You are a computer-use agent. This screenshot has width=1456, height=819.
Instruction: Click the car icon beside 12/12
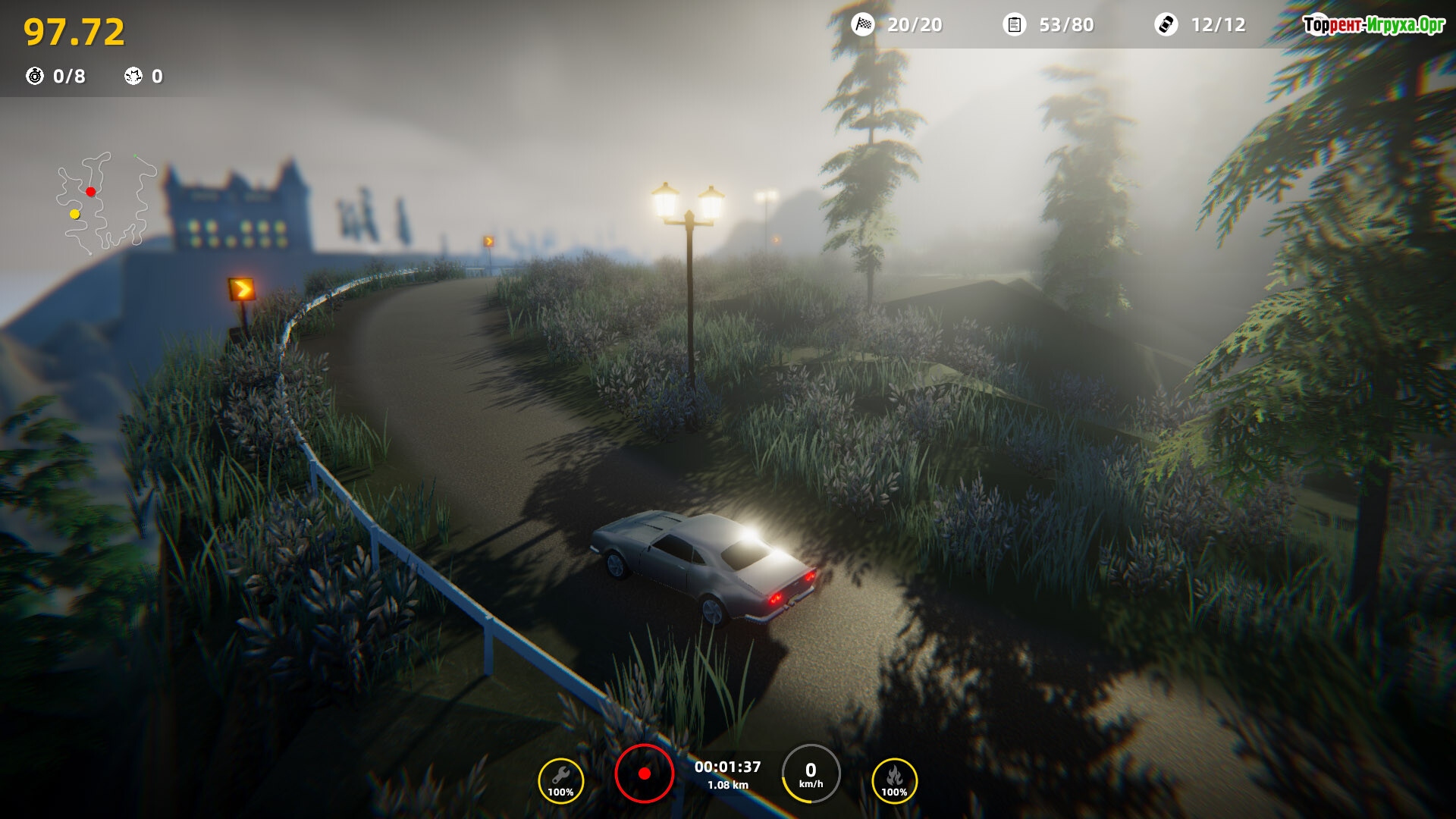coord(1166,25)
